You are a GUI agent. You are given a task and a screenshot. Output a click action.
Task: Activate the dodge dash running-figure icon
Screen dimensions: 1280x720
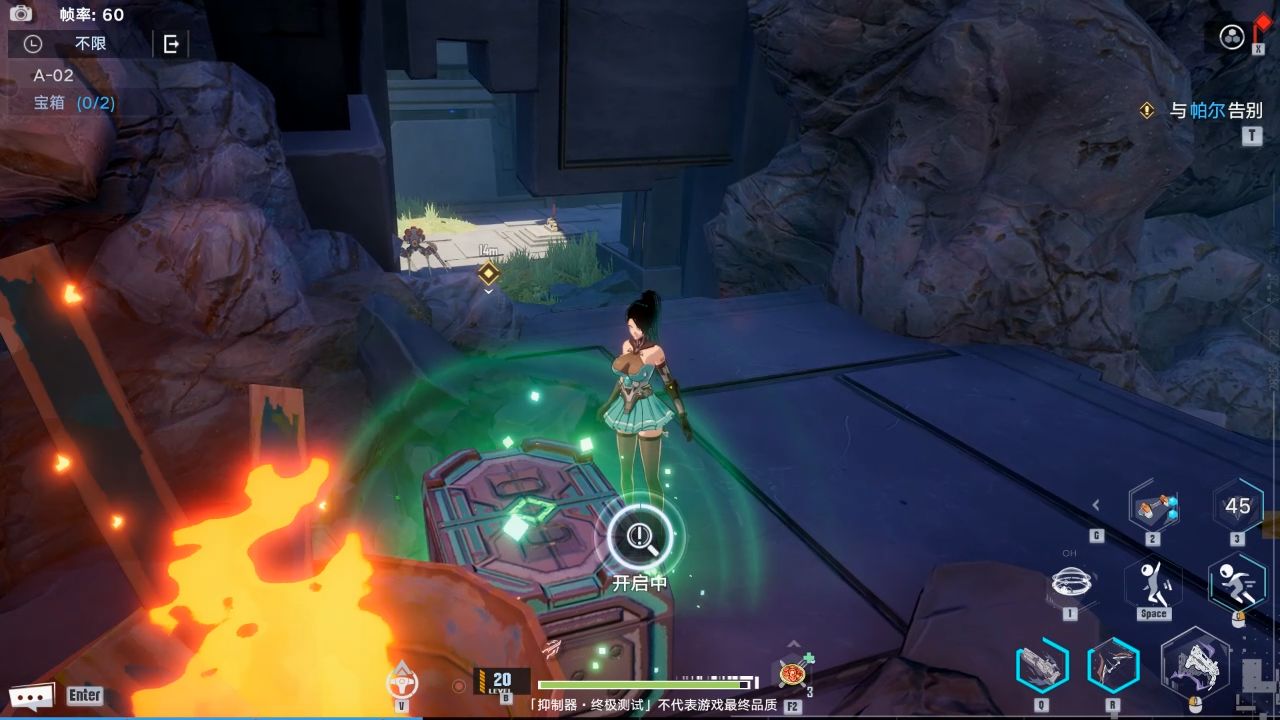(x=1237, y=582)
